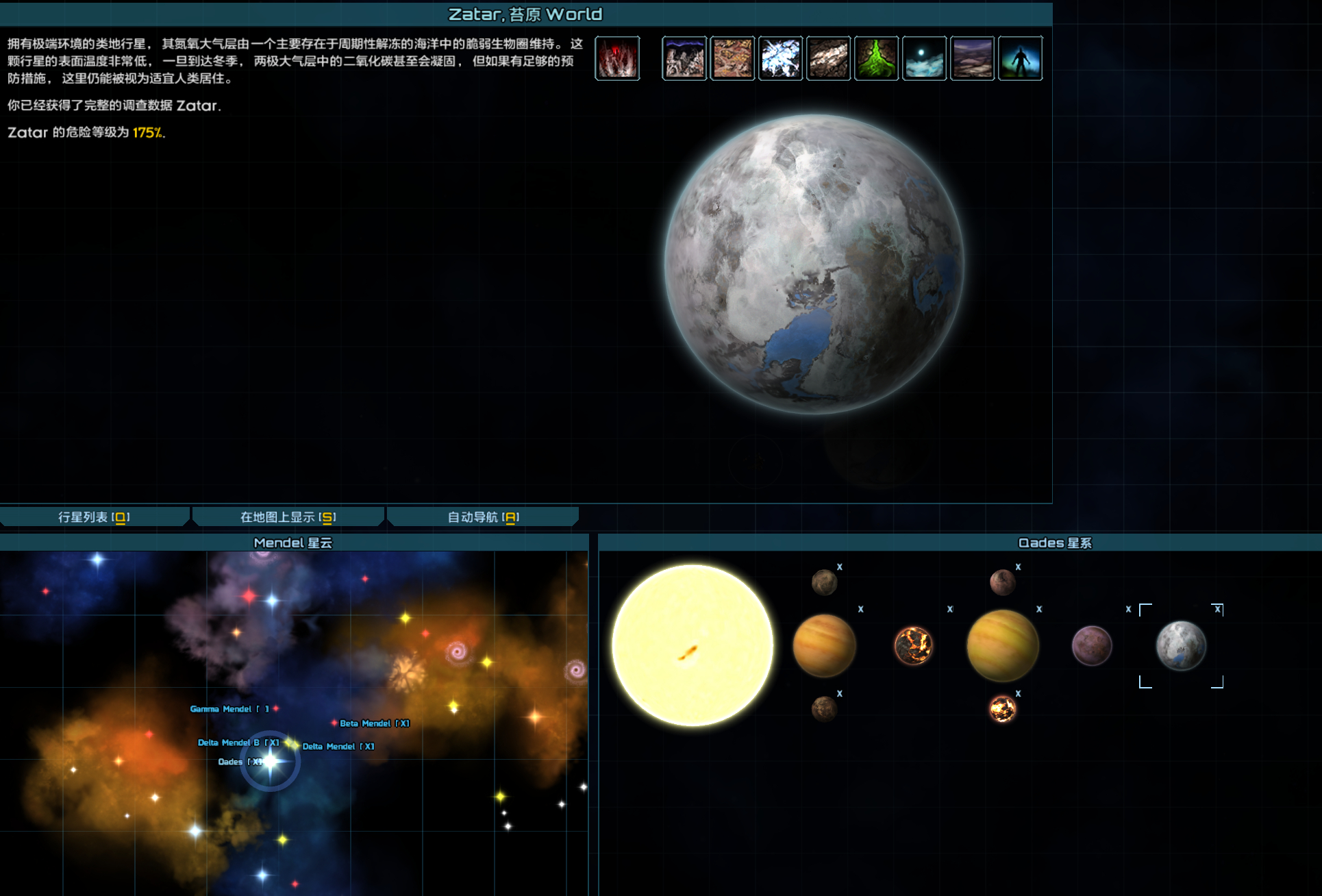Choose the lava planet between the gas giants
Viewport: 1322px width, 896px height.
pyautogui.click(x=913, y=645)
